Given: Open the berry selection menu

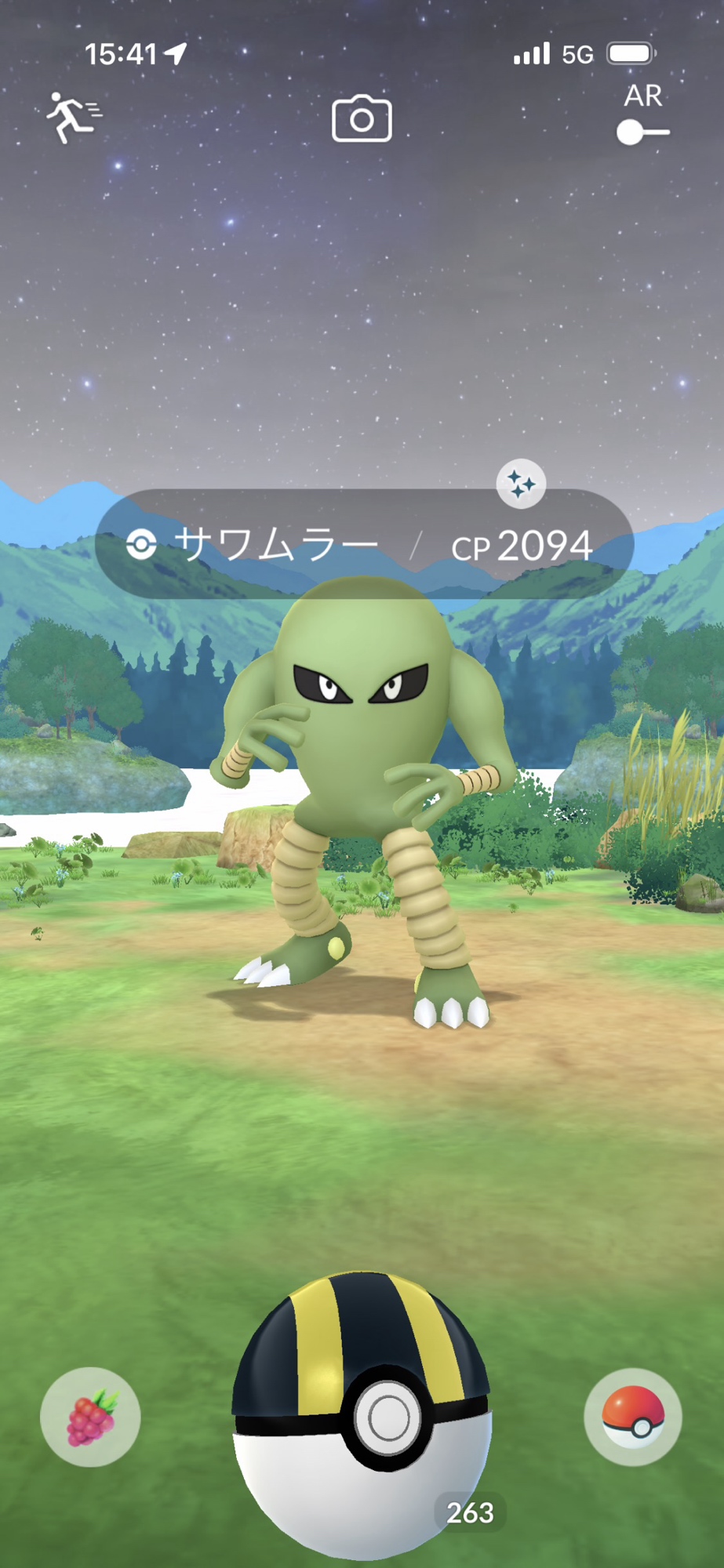Looking at the screenshot, I should point(91,1417).
